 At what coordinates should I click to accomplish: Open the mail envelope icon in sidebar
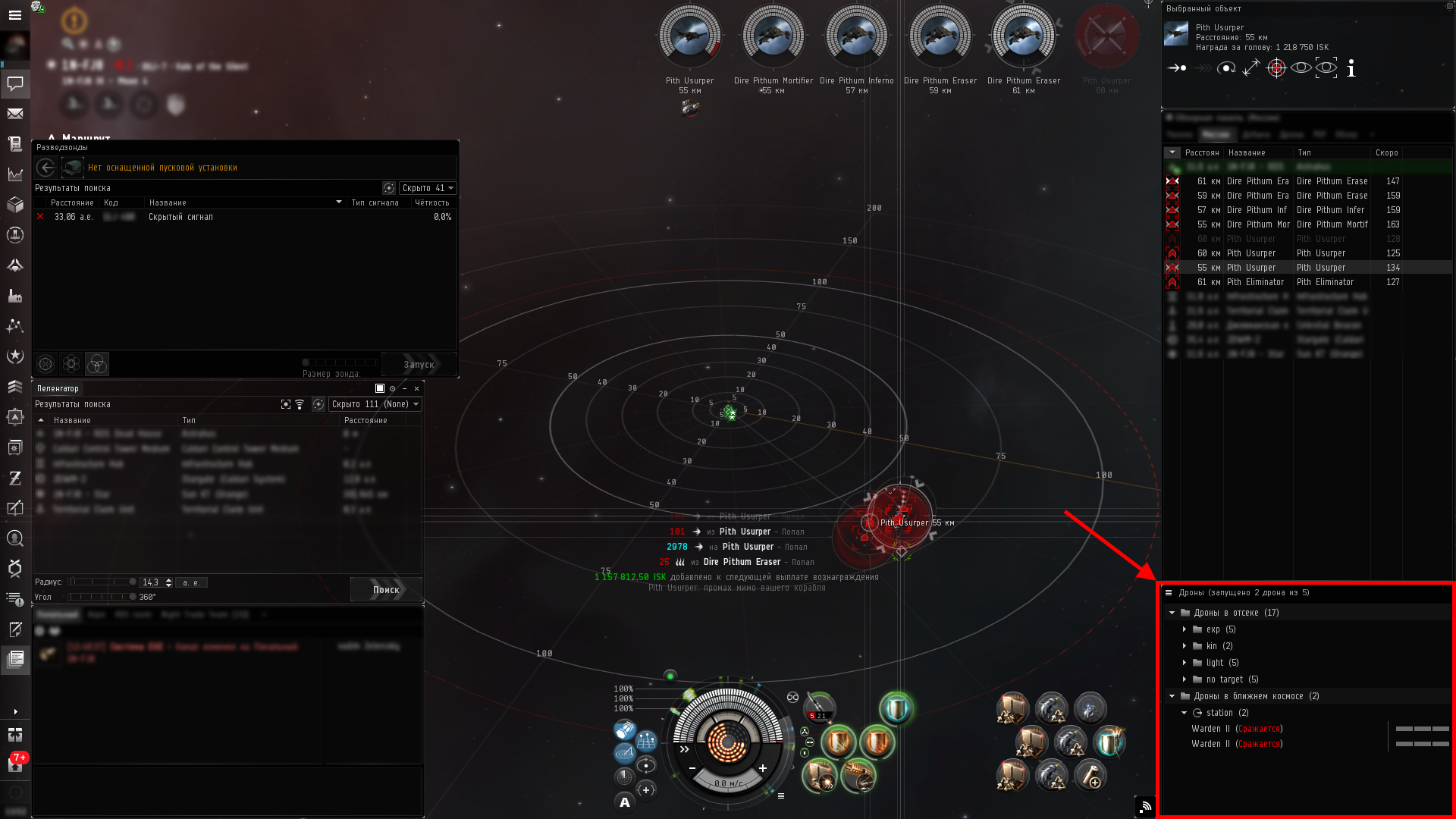(x=15, y=114)
